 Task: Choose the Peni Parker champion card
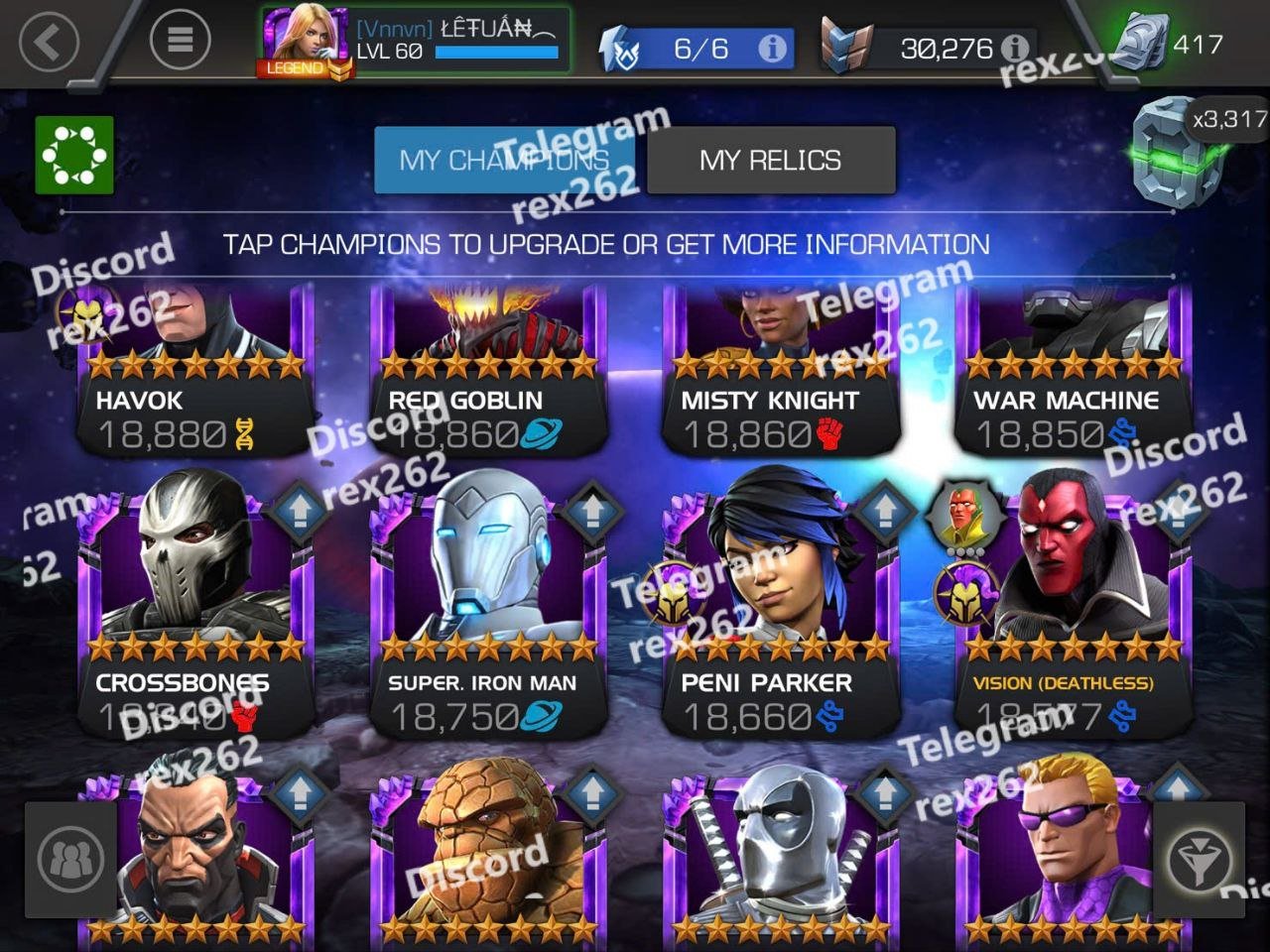pyautogui.click(x=780, y=605)
